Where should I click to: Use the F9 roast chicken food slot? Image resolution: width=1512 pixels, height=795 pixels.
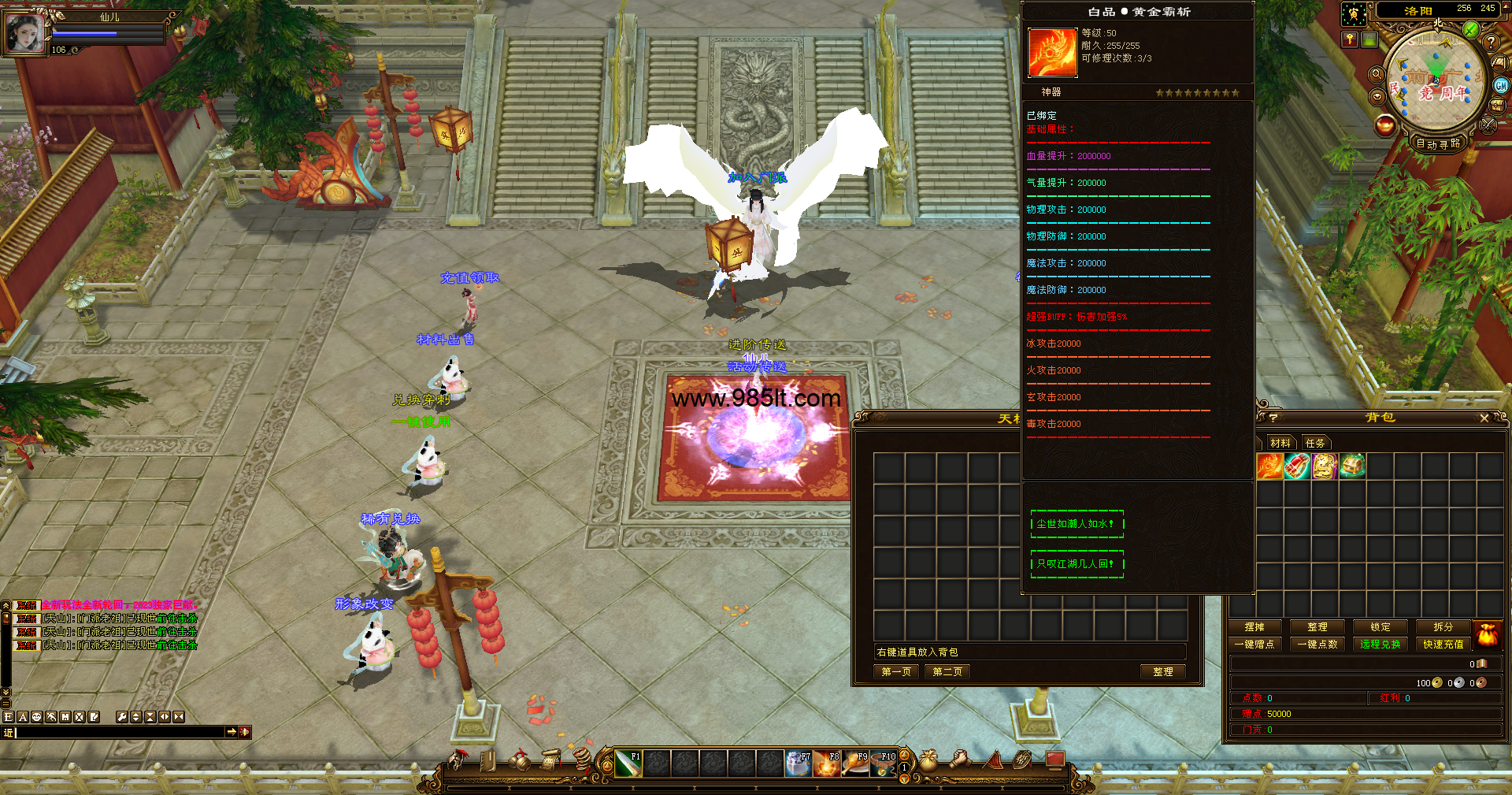click(x=855, y=763)
